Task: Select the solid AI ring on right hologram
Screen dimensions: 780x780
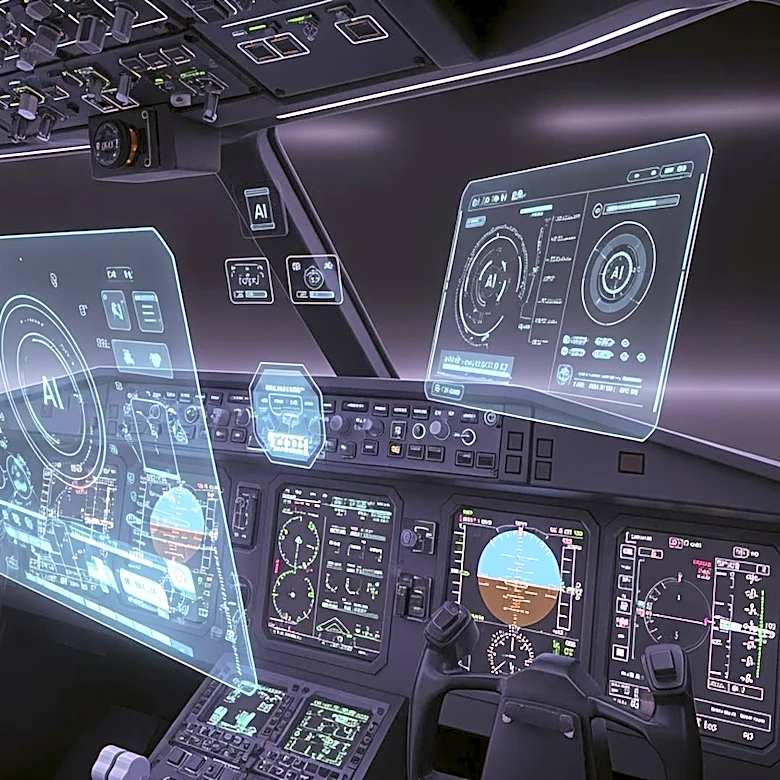Action: pos(617,273)
